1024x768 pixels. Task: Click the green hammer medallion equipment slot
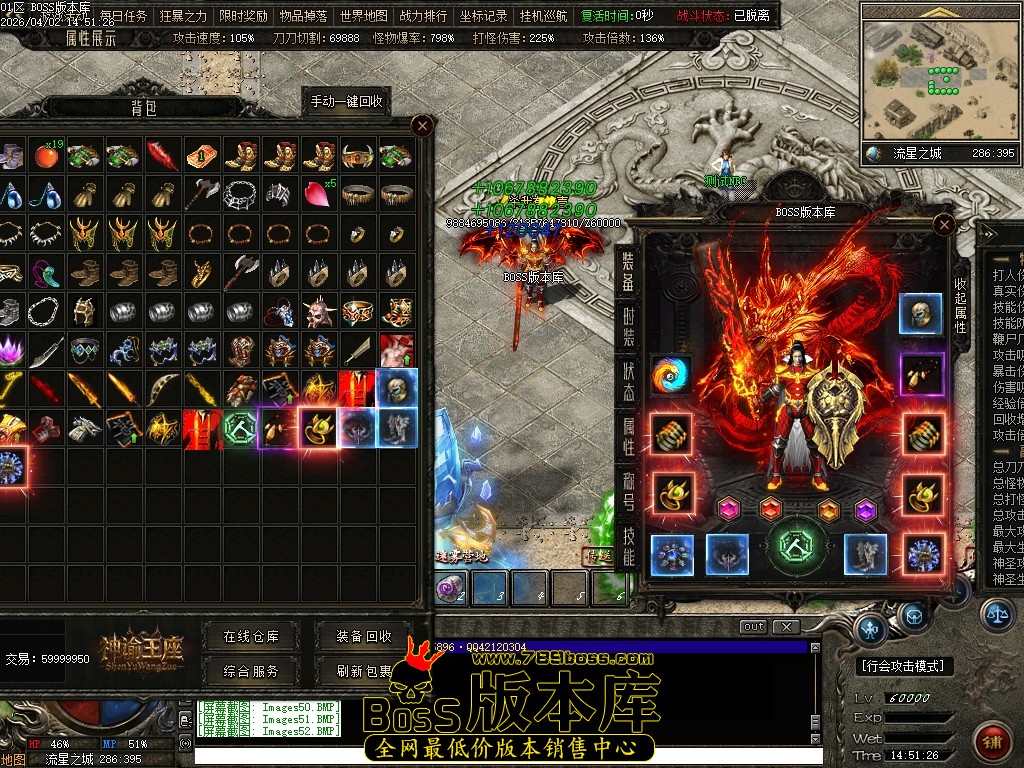tap(798, 546)
